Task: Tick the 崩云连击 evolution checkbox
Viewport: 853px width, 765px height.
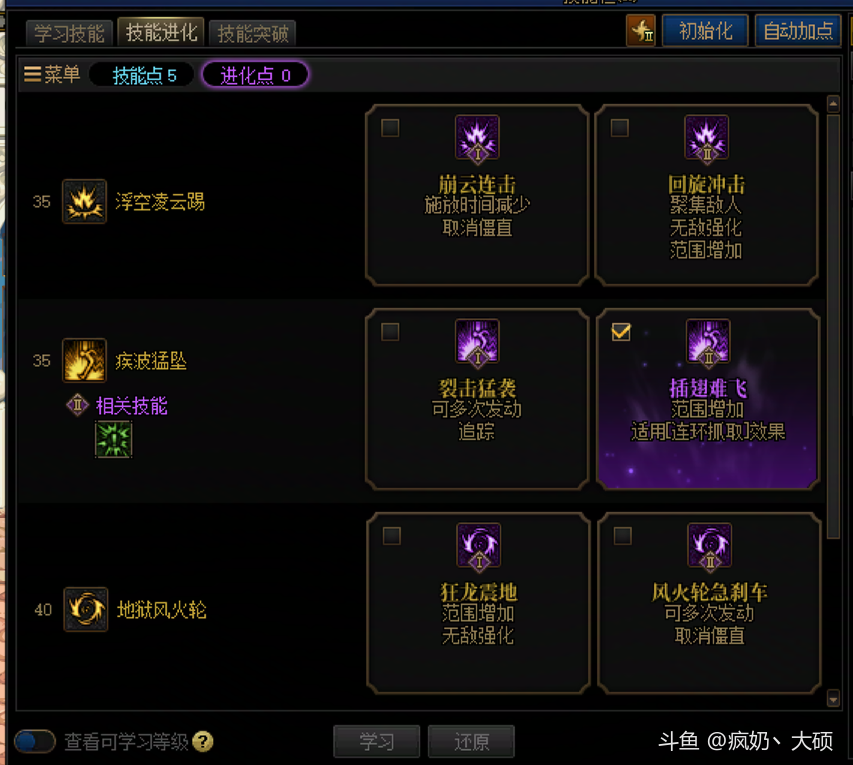Action: pyautogui.click(x=391, y=128)
